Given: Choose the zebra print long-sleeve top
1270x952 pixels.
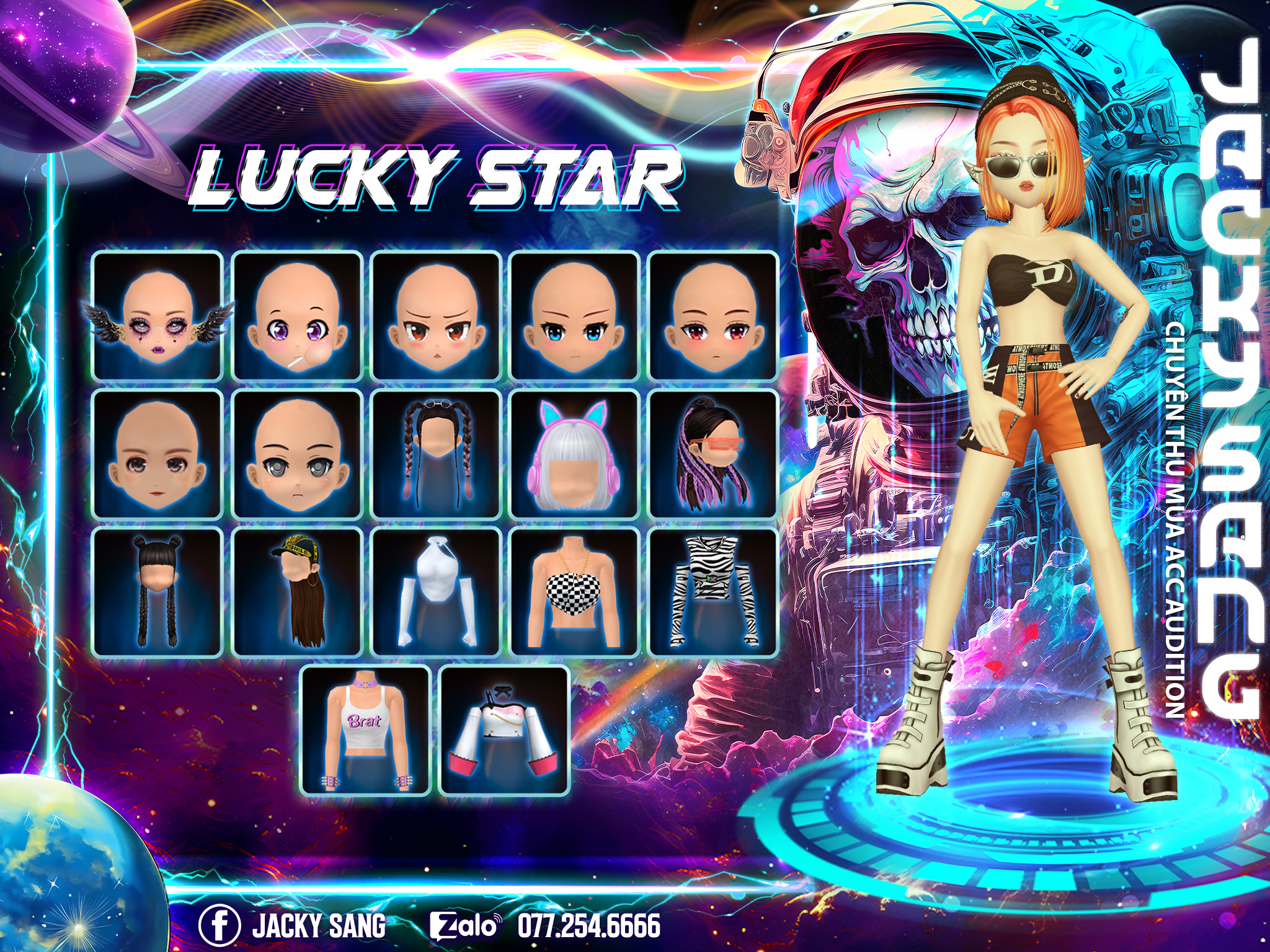Looking at the screenshot, I should coord(713,593).
